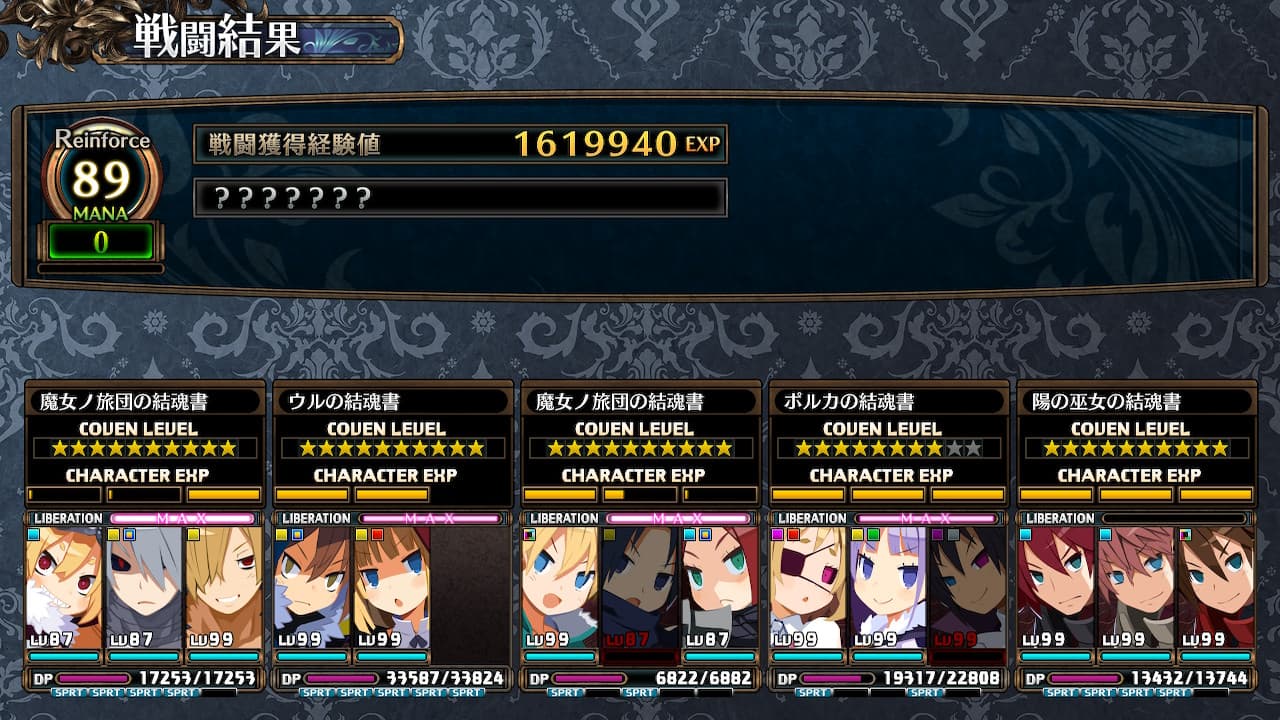Viewport: 1280px width, 720px height.
Task: Pick the lavender-haired girl portrait
Action: (x=888, y=587)
